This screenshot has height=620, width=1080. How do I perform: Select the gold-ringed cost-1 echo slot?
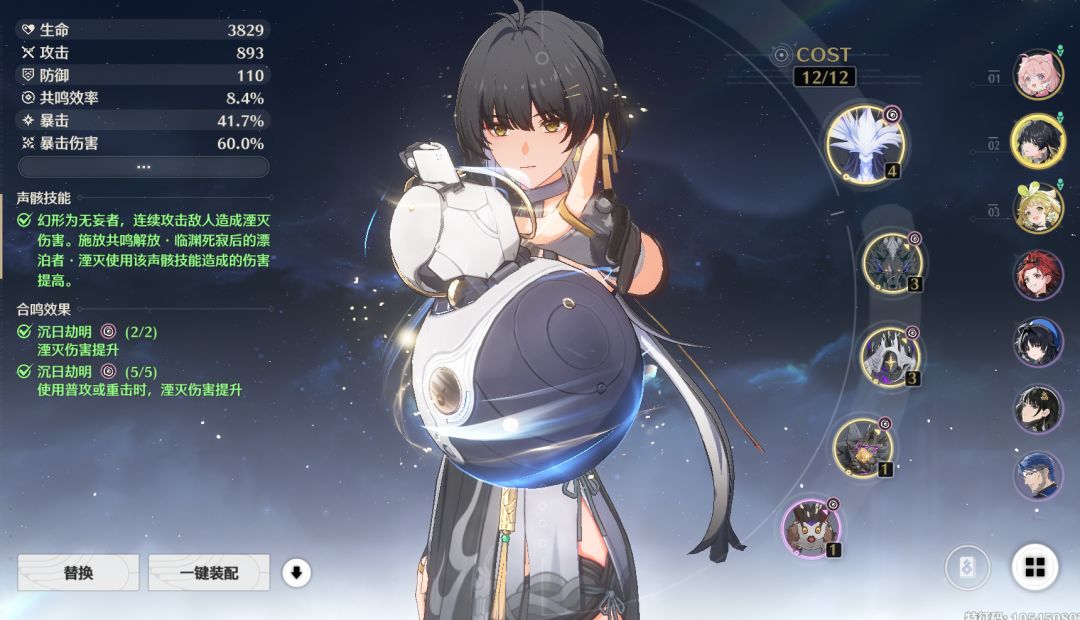[x=863, y=447]
